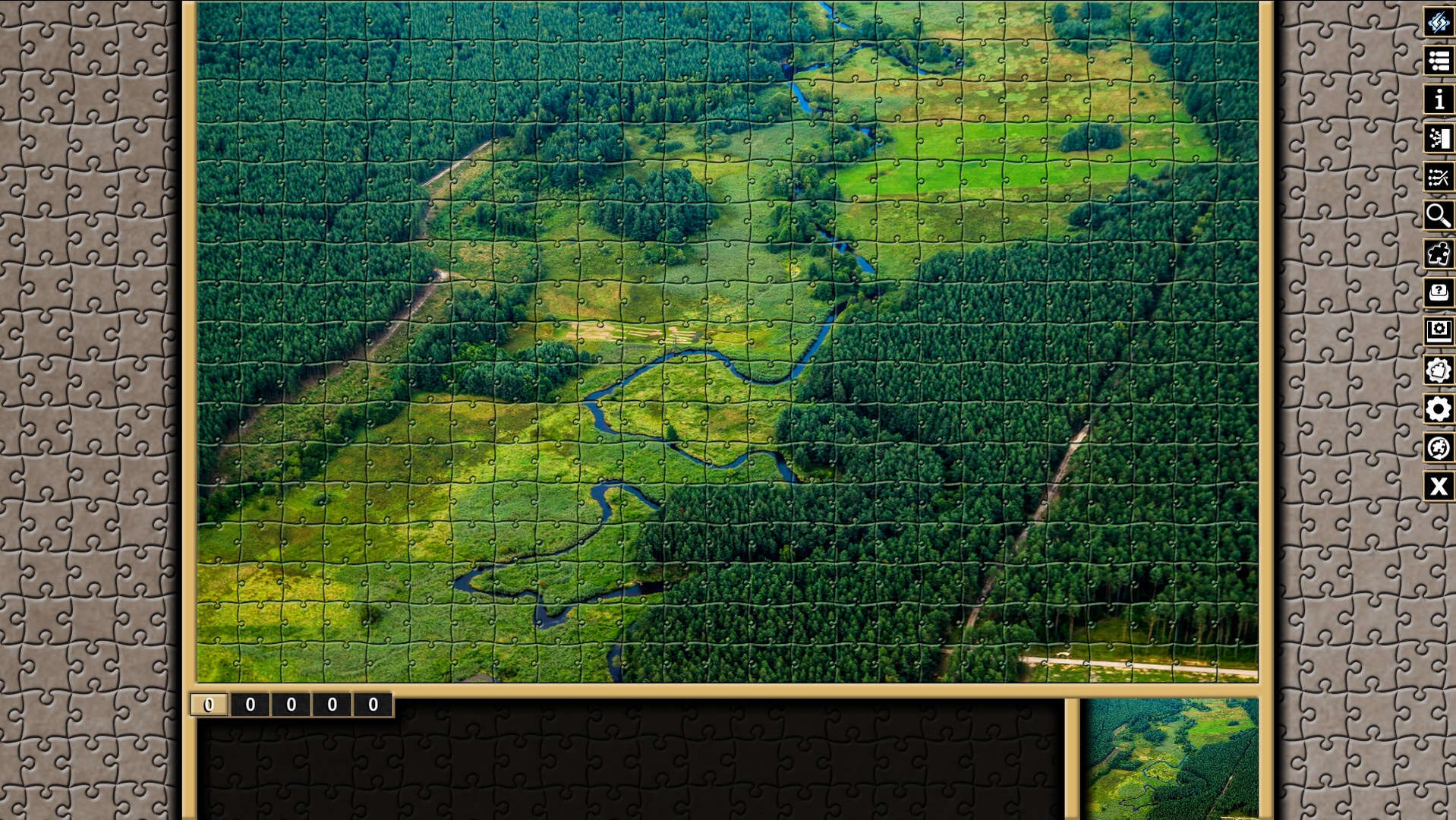Activate the magnifier zoom tool
This screenshot has width=1456, height=820.
1438,216
